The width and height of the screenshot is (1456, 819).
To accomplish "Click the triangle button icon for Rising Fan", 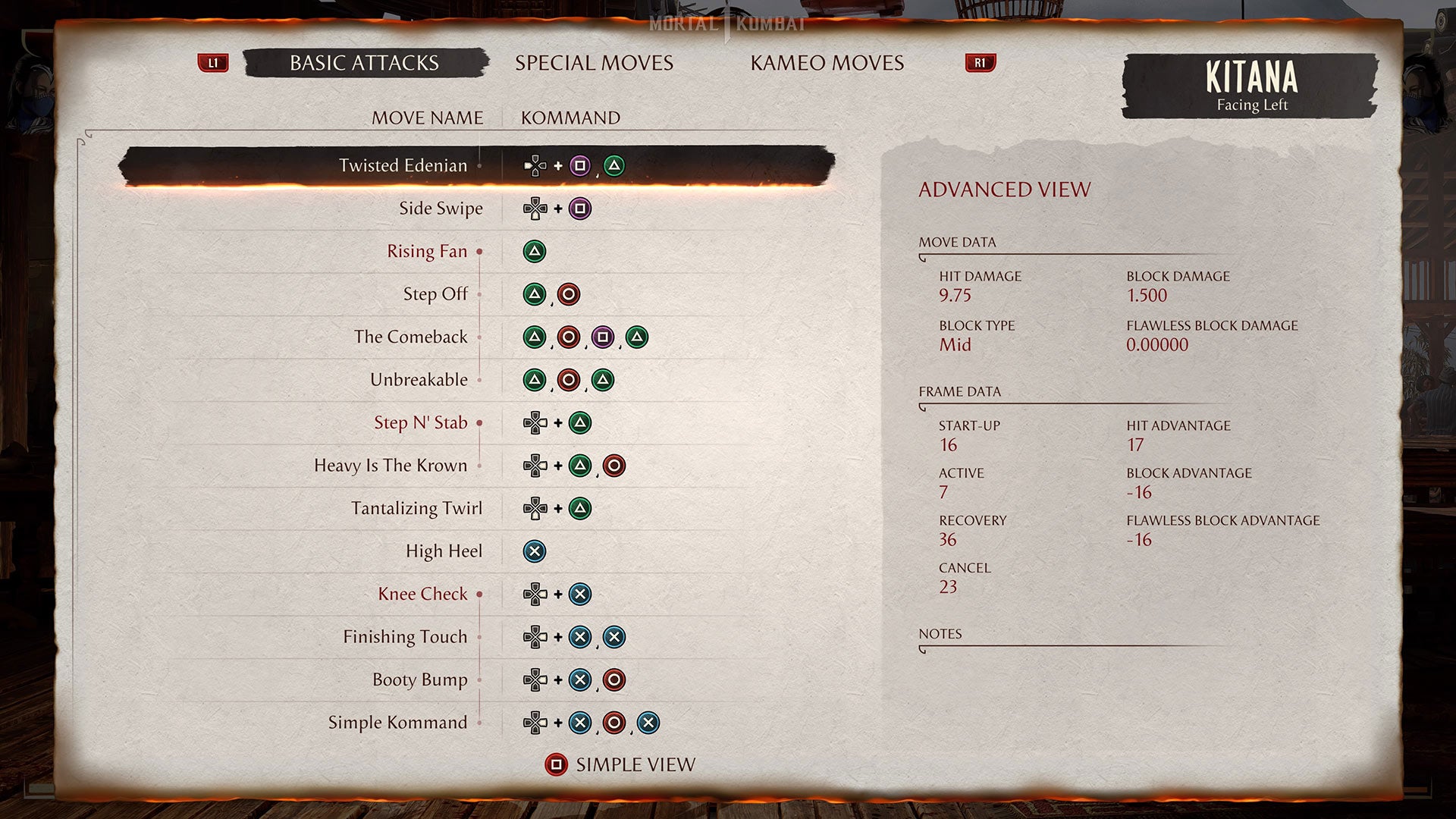I will pos(535,251).
